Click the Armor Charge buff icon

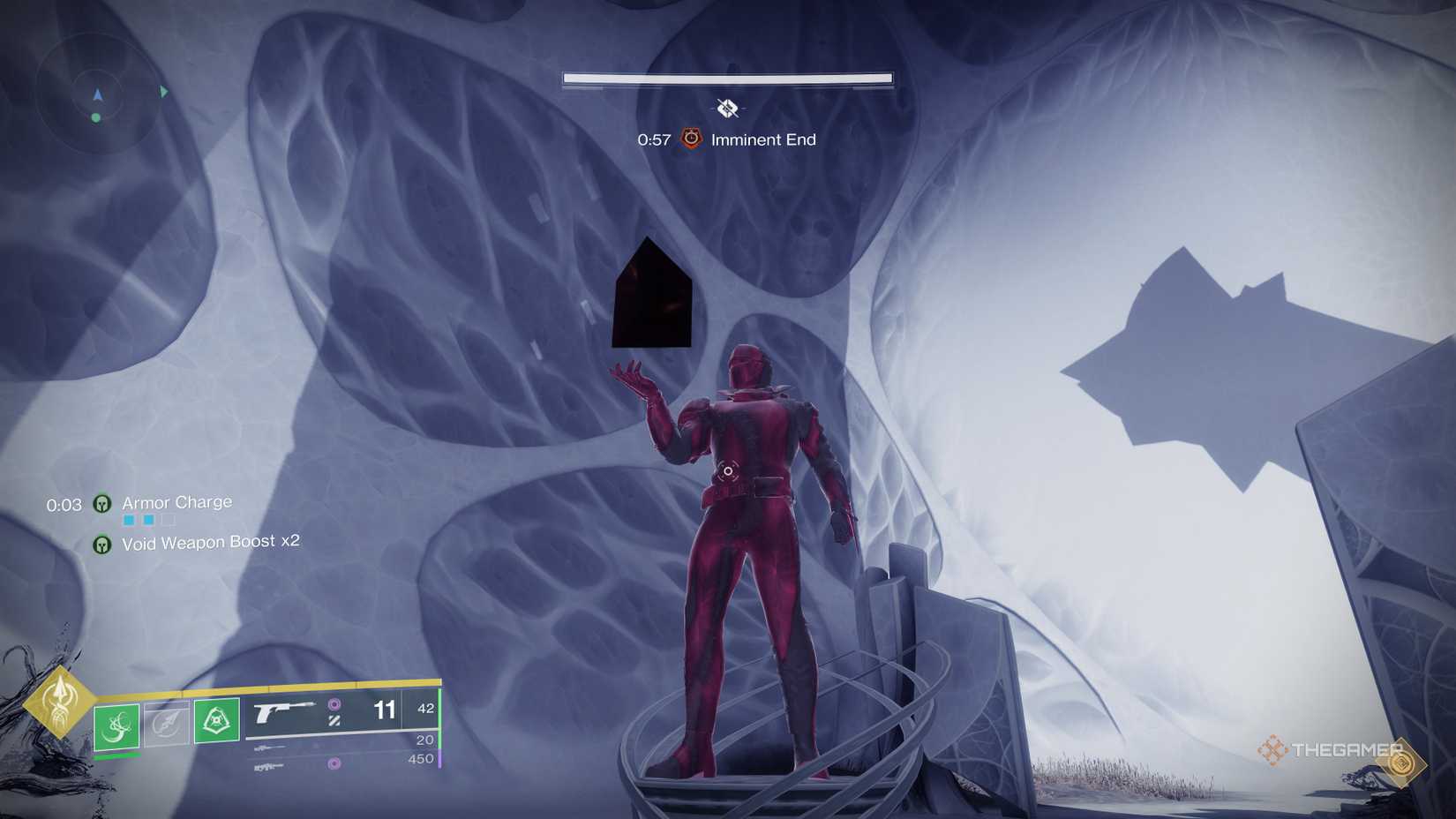click(x=103, y=503)
